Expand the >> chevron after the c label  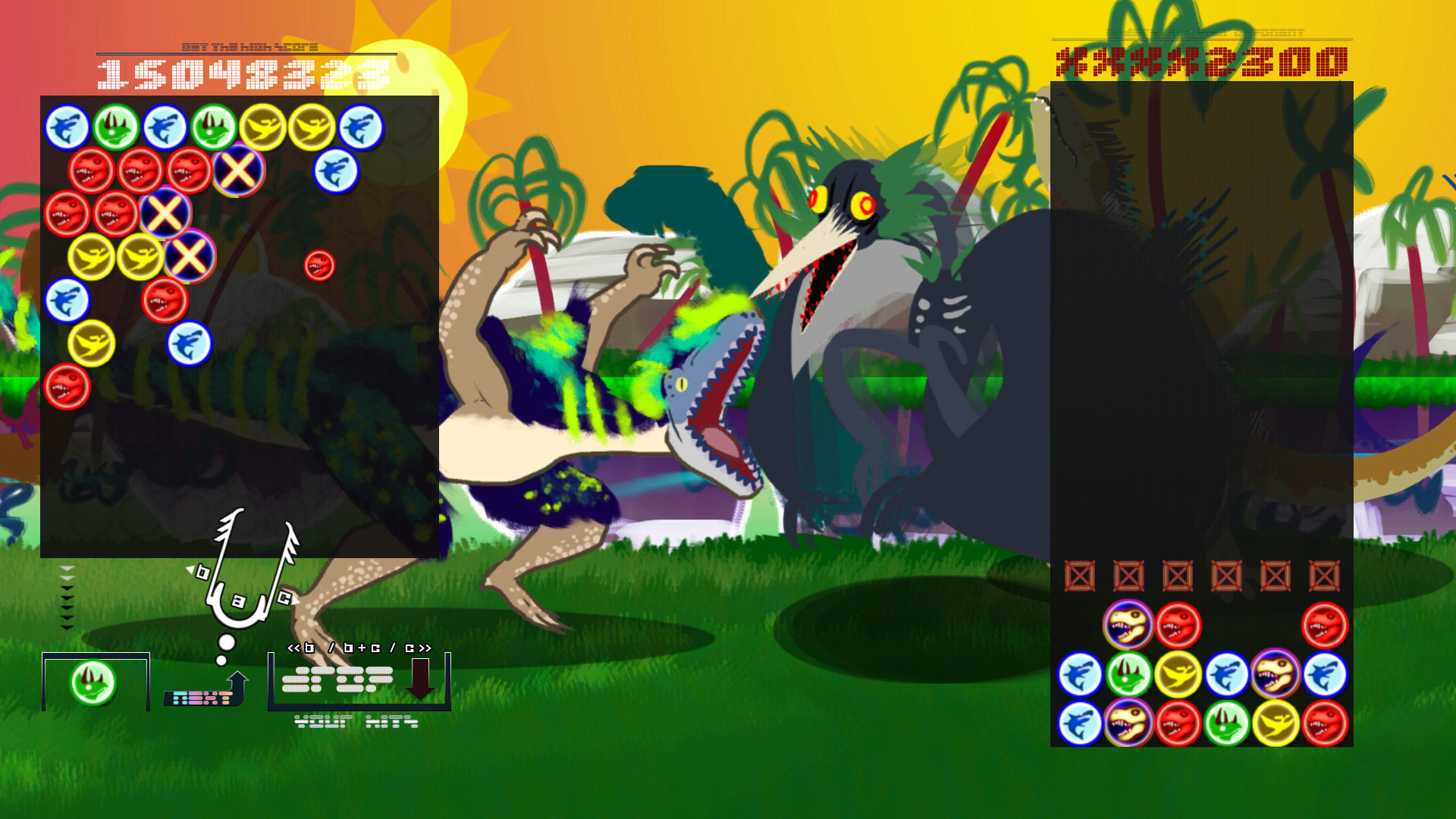[x=425, y=648]
